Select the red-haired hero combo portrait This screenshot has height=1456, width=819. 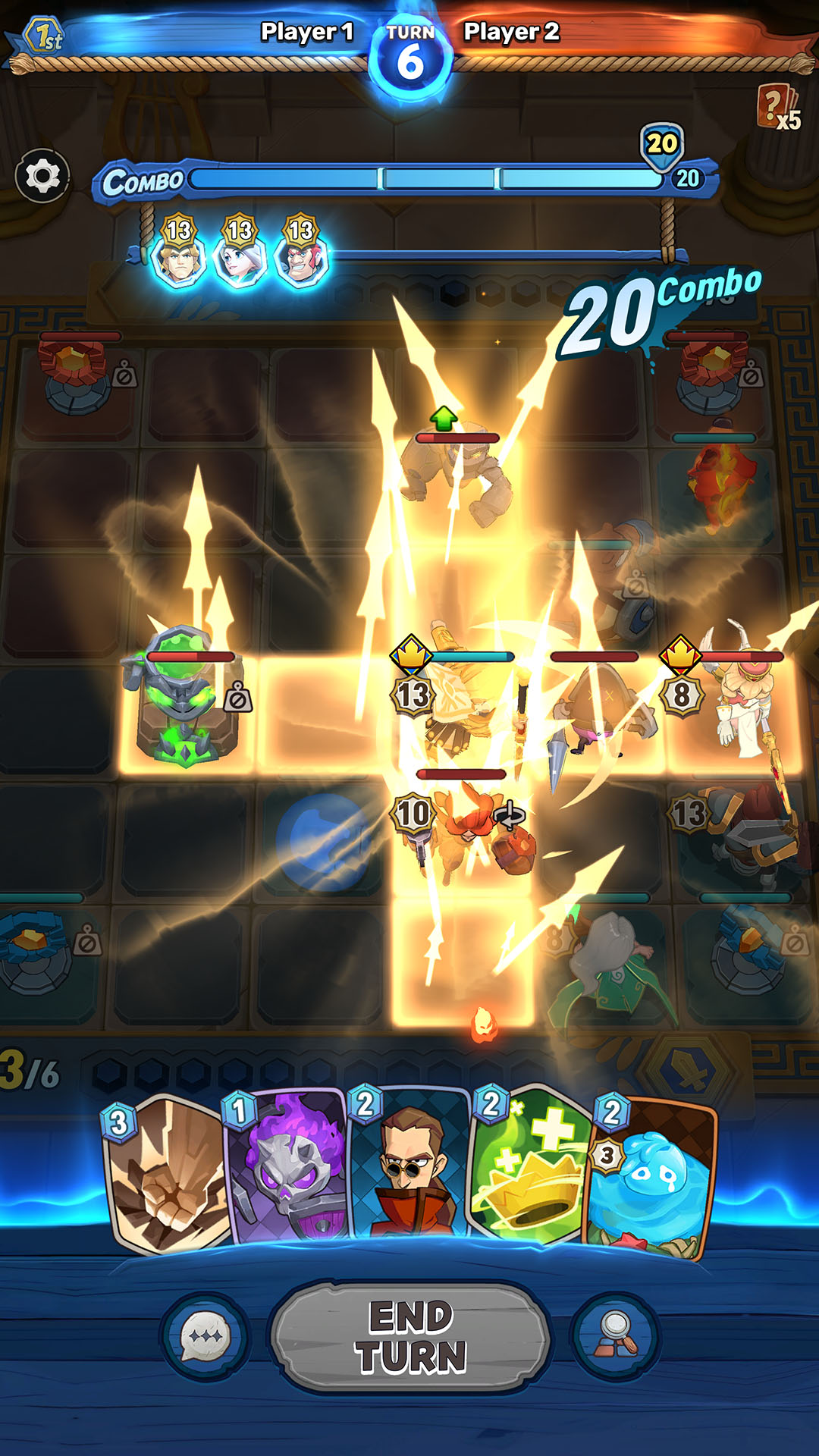click(x=301, y=258)
